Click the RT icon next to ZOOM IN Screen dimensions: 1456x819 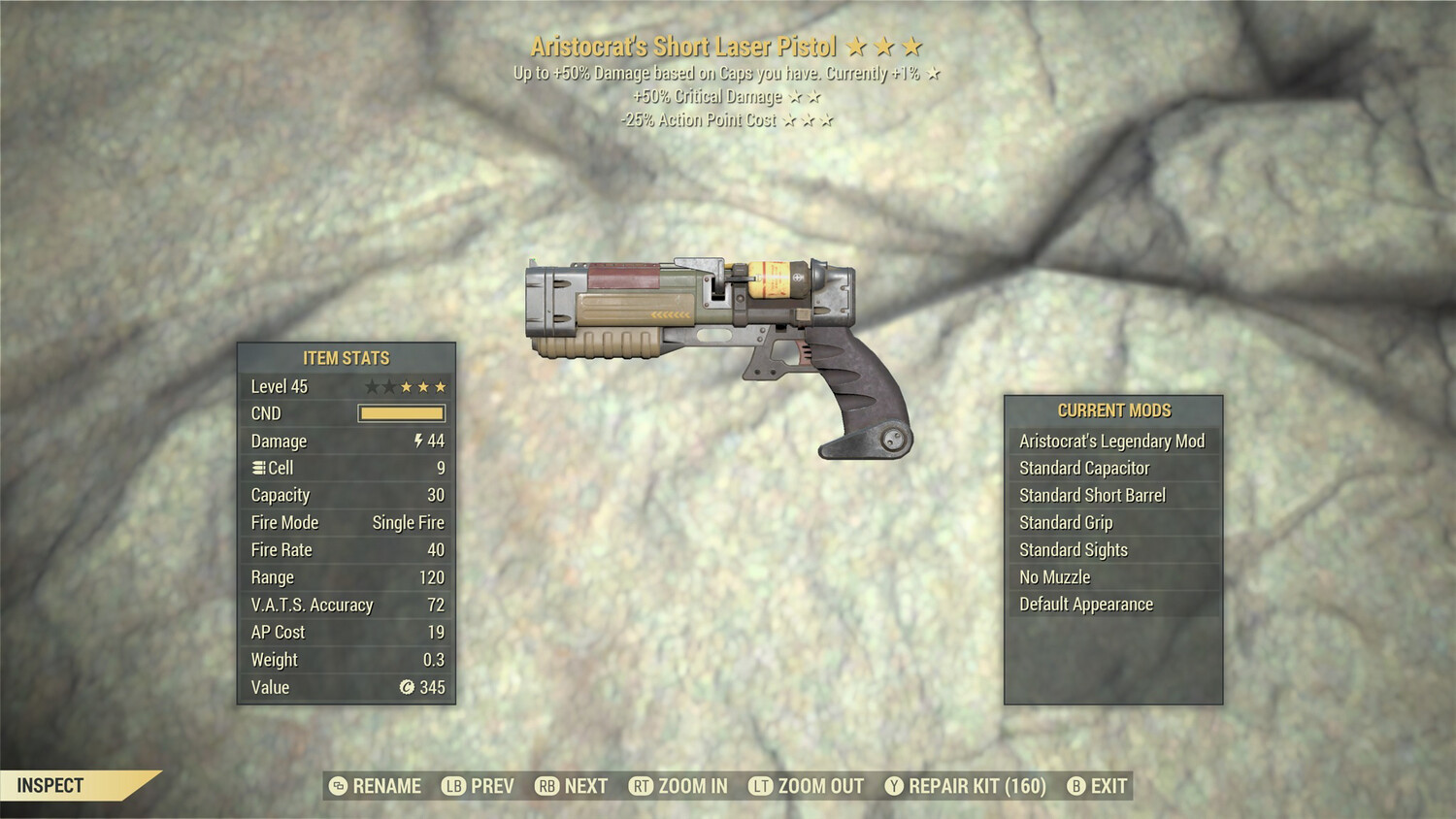tap(641, 786)
